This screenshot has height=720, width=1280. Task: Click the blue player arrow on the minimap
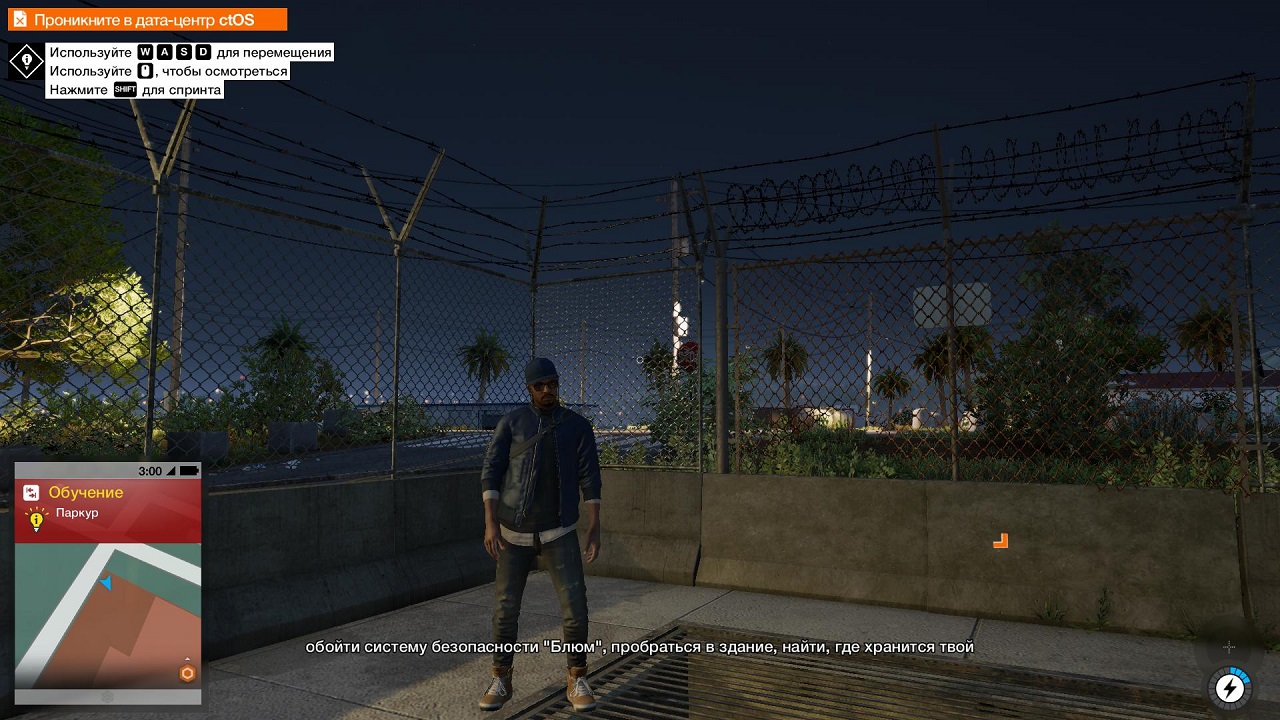tap(106, 582)
